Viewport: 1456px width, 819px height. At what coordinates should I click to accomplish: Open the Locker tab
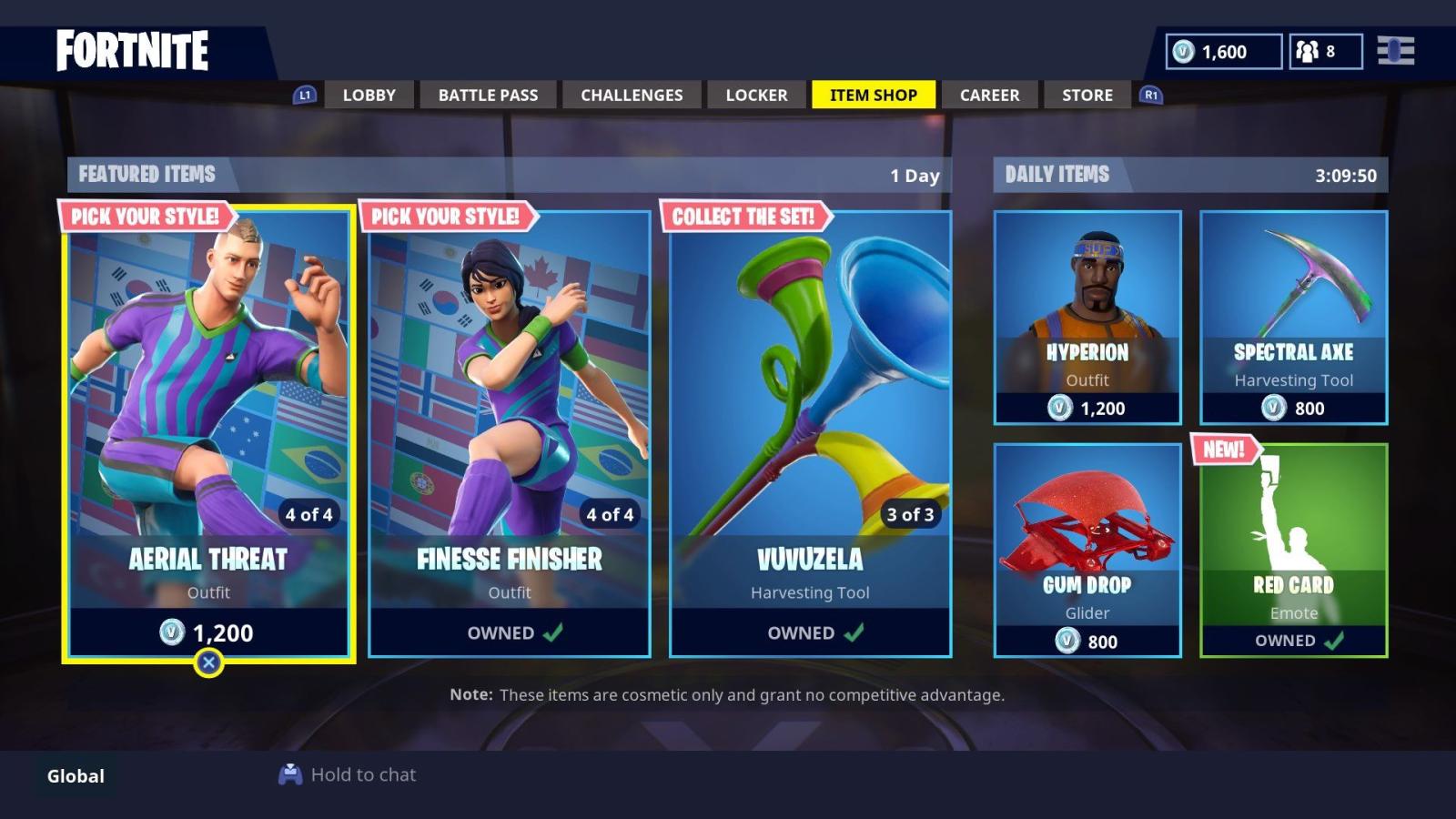pos(755,95)
